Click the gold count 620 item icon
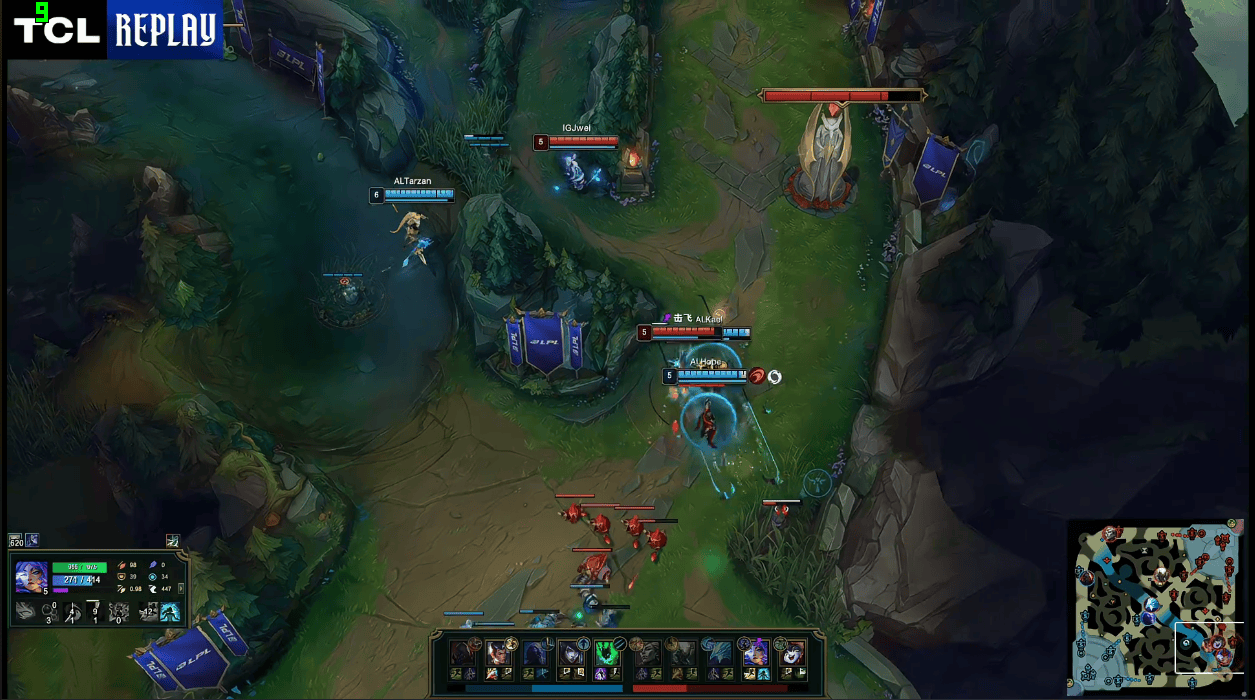The height and width of the screenshot is (700, 1255). [15, 541]
